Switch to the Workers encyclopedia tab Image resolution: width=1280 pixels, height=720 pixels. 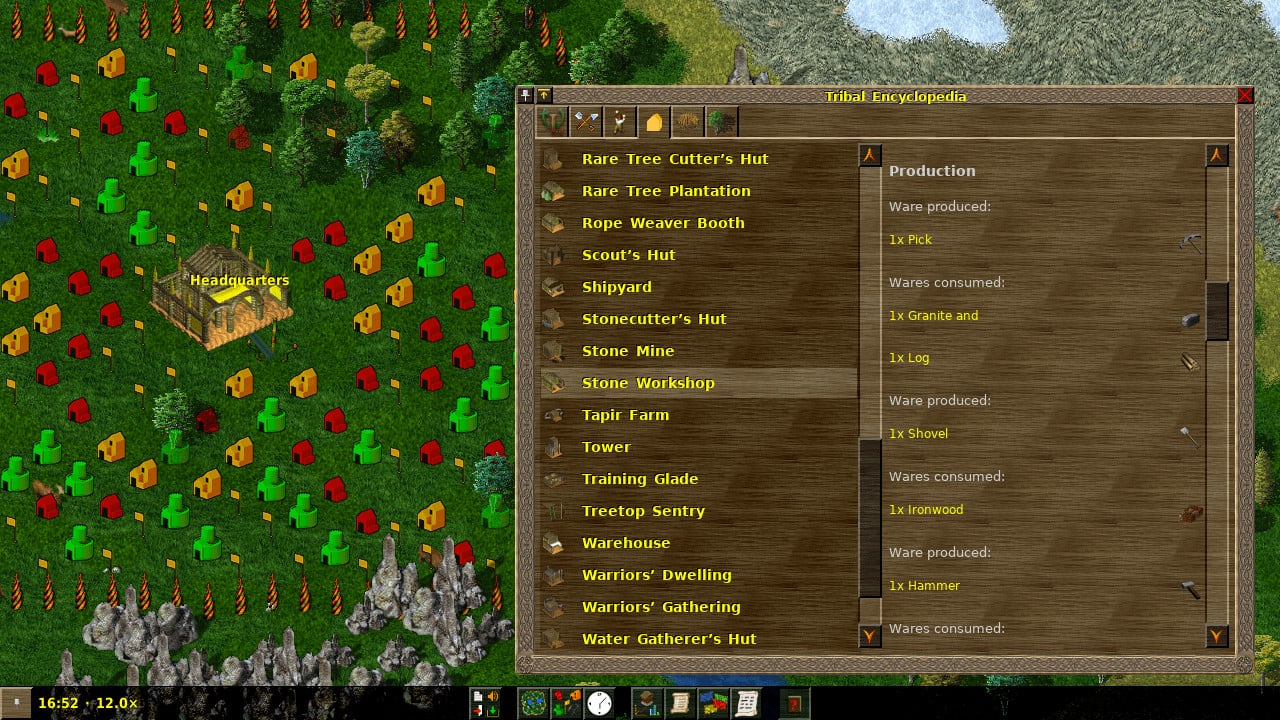(620, 120)
